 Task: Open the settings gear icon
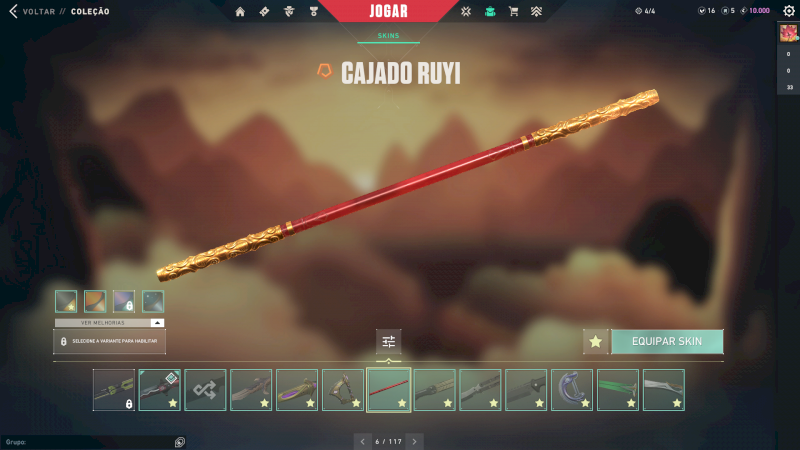point(788,11)
